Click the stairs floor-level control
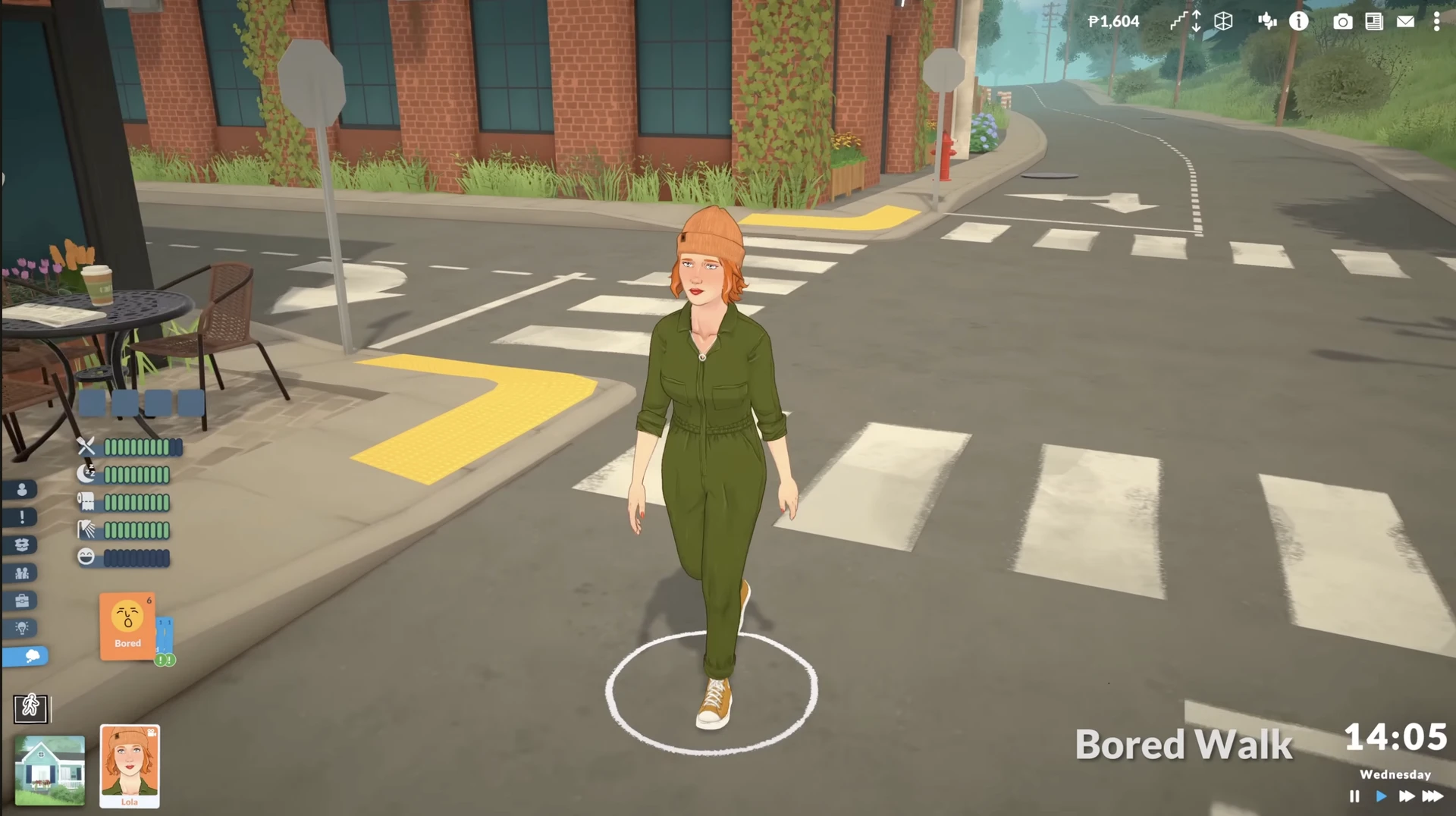 point(1185,21)
